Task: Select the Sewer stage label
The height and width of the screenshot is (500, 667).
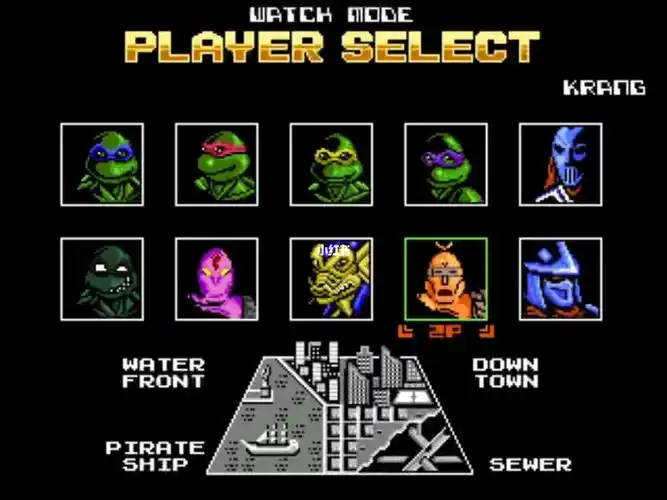Action: point(530,465)
